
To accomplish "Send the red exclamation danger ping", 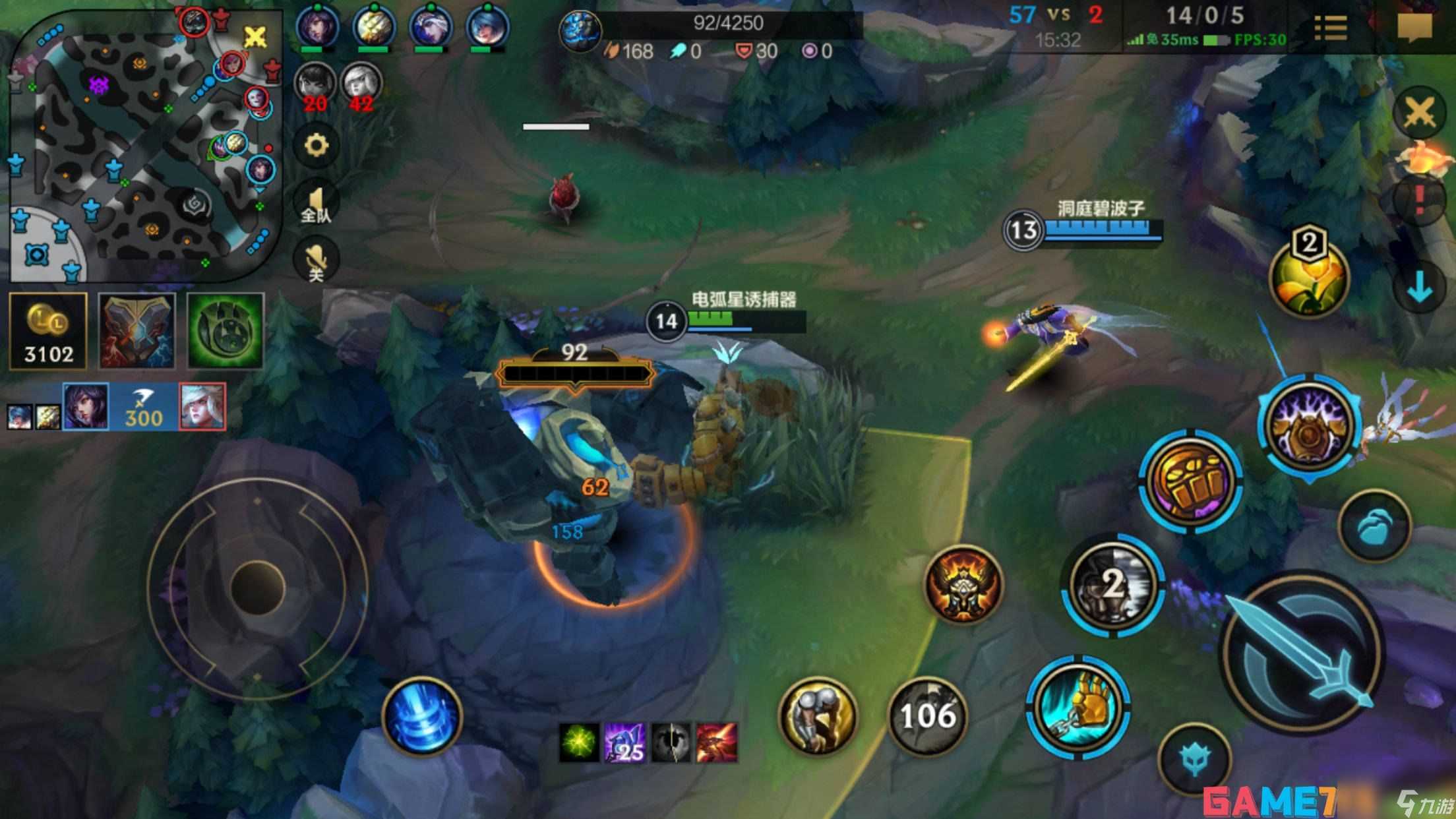I will (x=1420, y=198).
